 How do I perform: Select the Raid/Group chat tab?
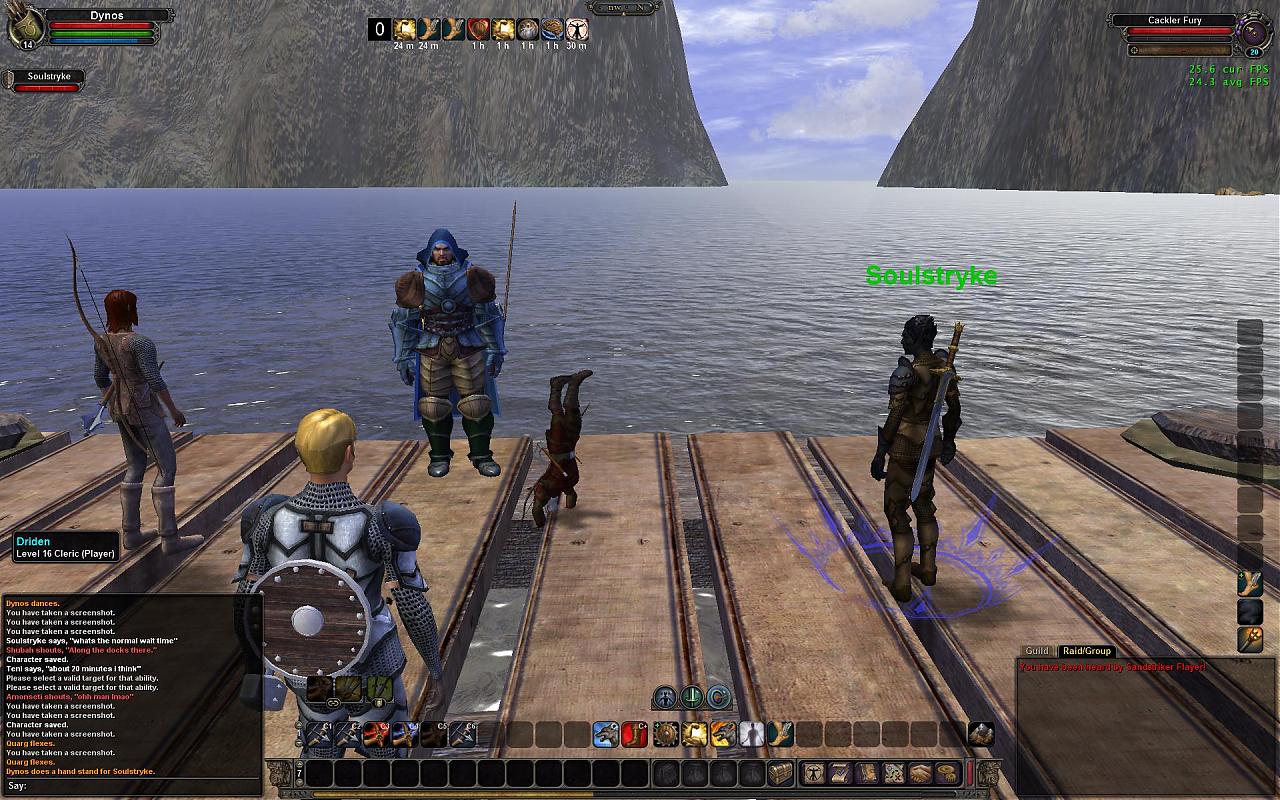(1086, 651)
